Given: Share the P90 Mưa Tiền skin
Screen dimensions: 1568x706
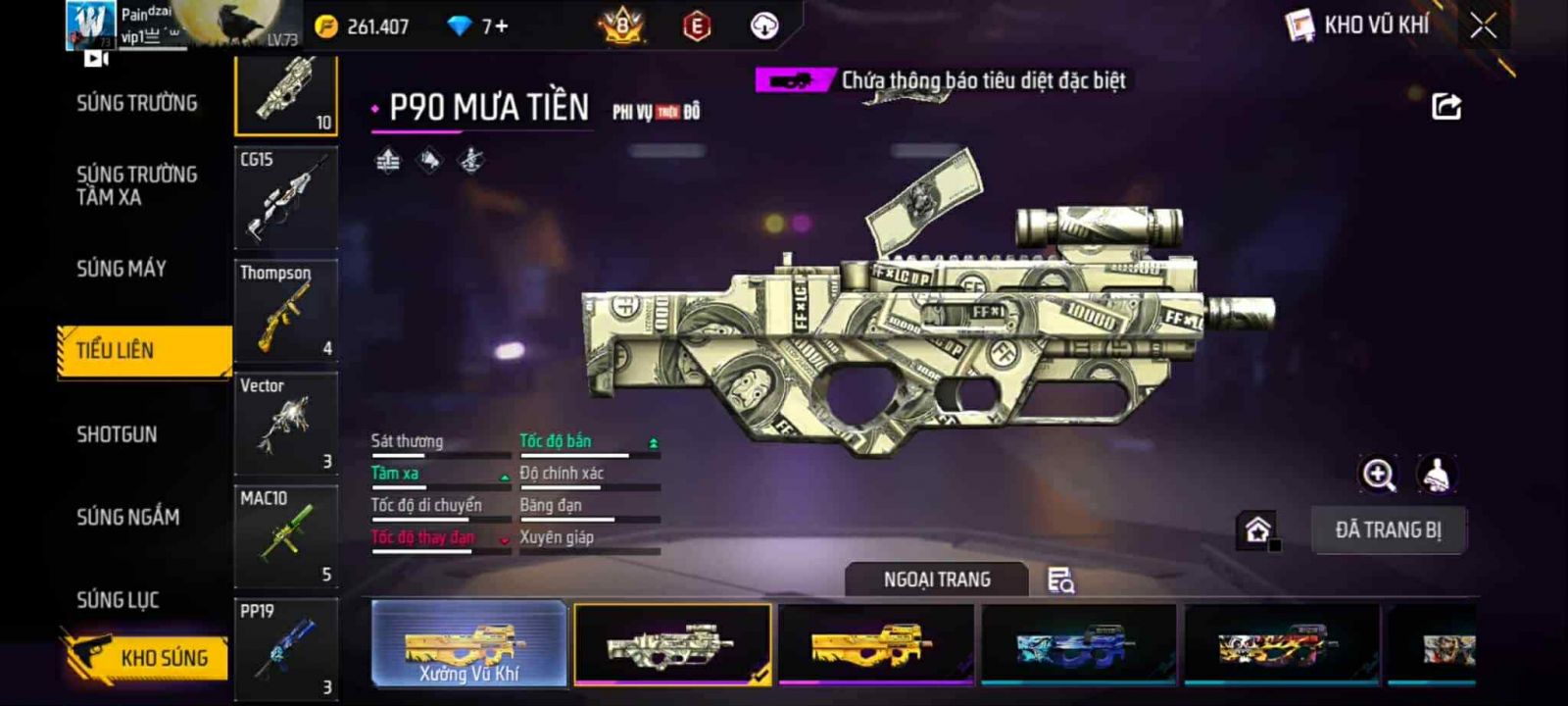Looking at the screenshot, I should point(1446,106).
